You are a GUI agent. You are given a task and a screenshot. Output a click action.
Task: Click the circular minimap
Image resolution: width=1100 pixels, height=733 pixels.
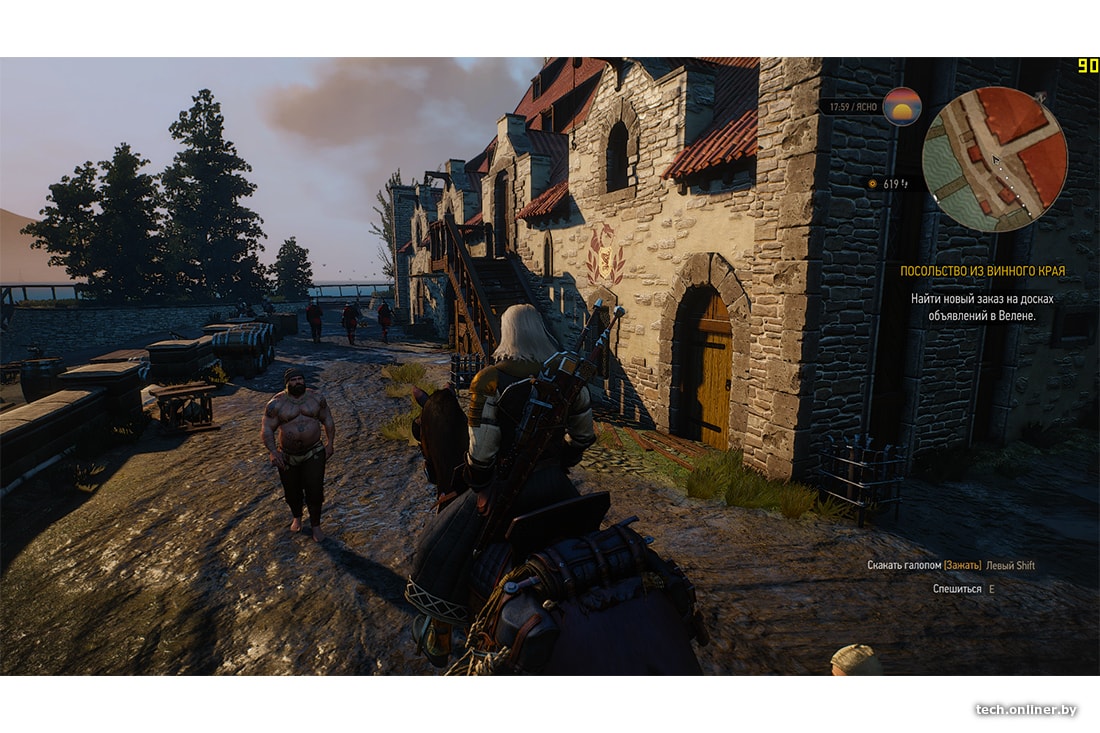(x=994, y=159)
